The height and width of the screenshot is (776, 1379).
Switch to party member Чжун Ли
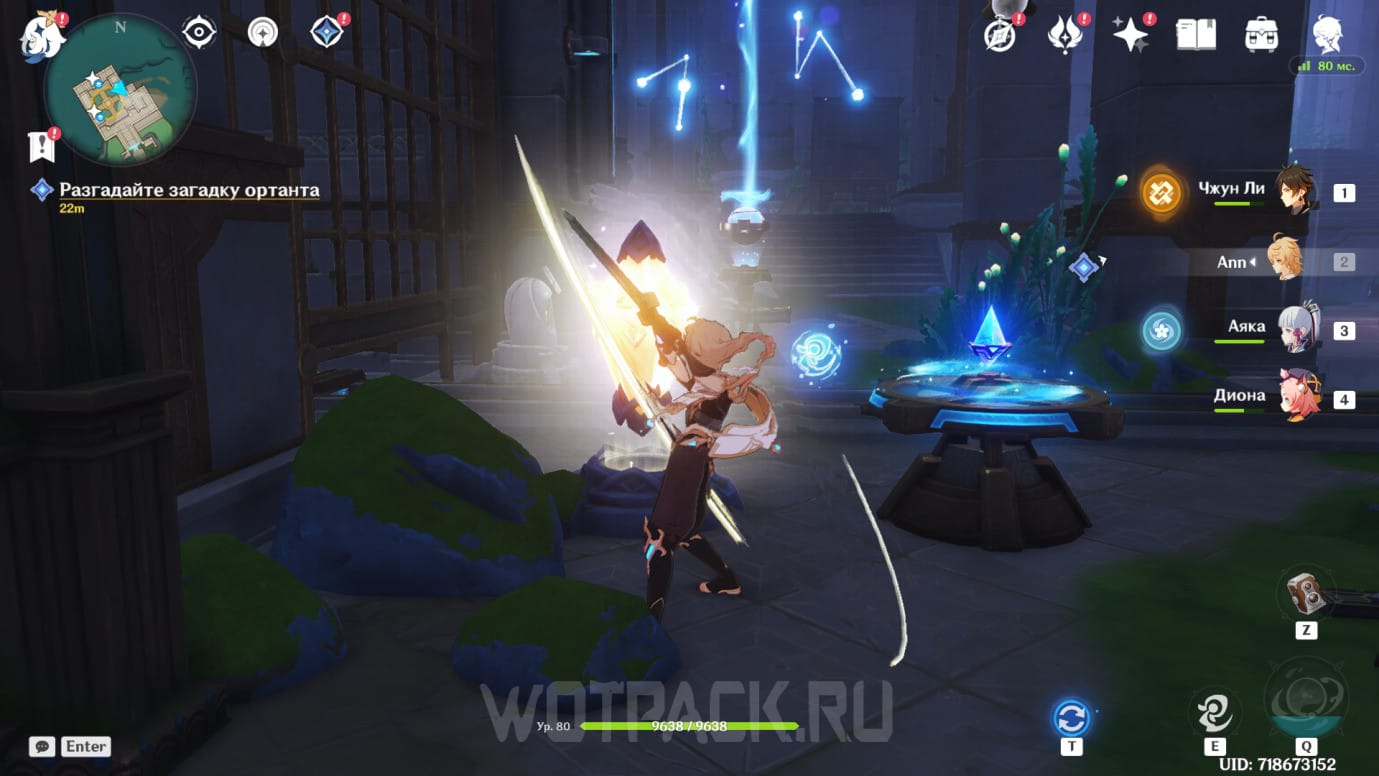pos(1296,190)
